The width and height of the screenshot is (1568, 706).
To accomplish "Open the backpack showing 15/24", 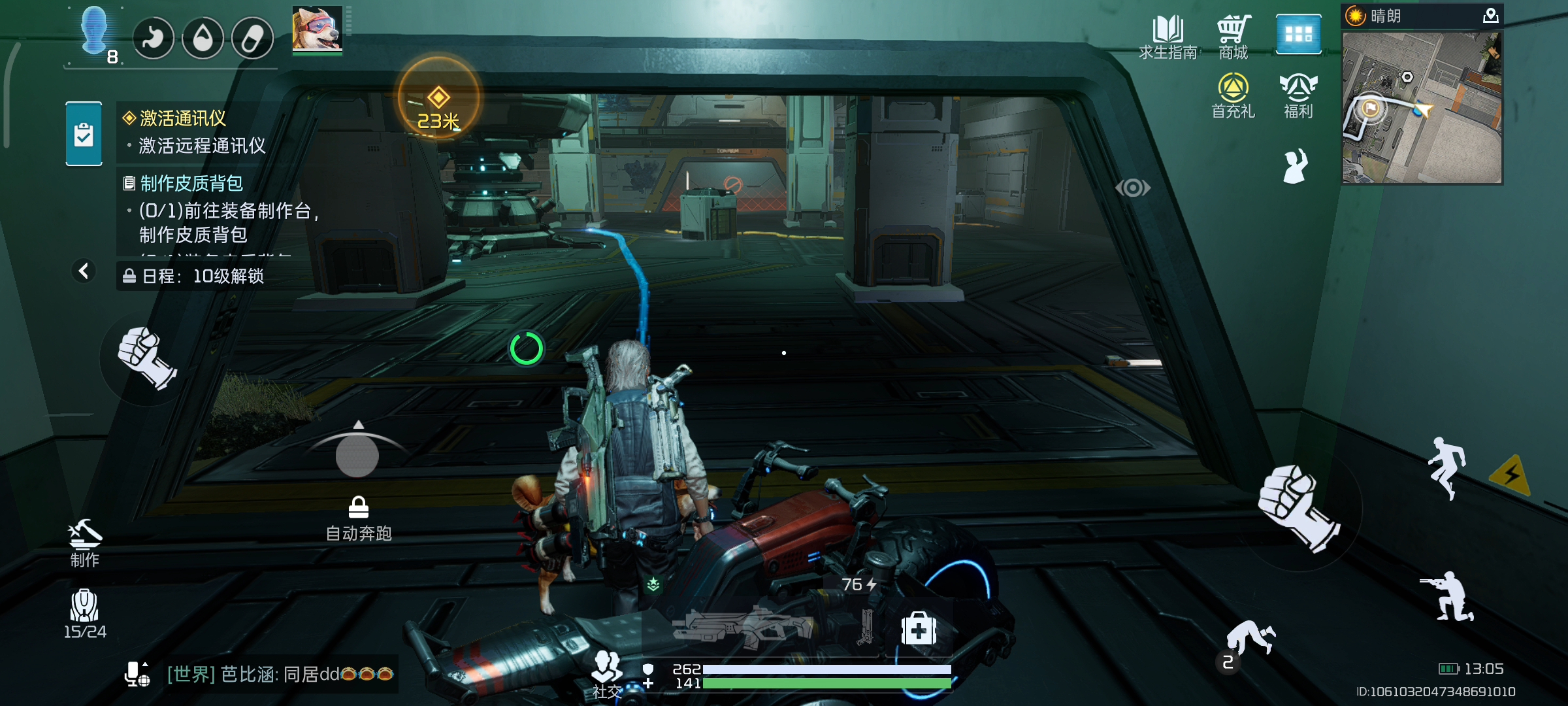I will click(84, 613).
